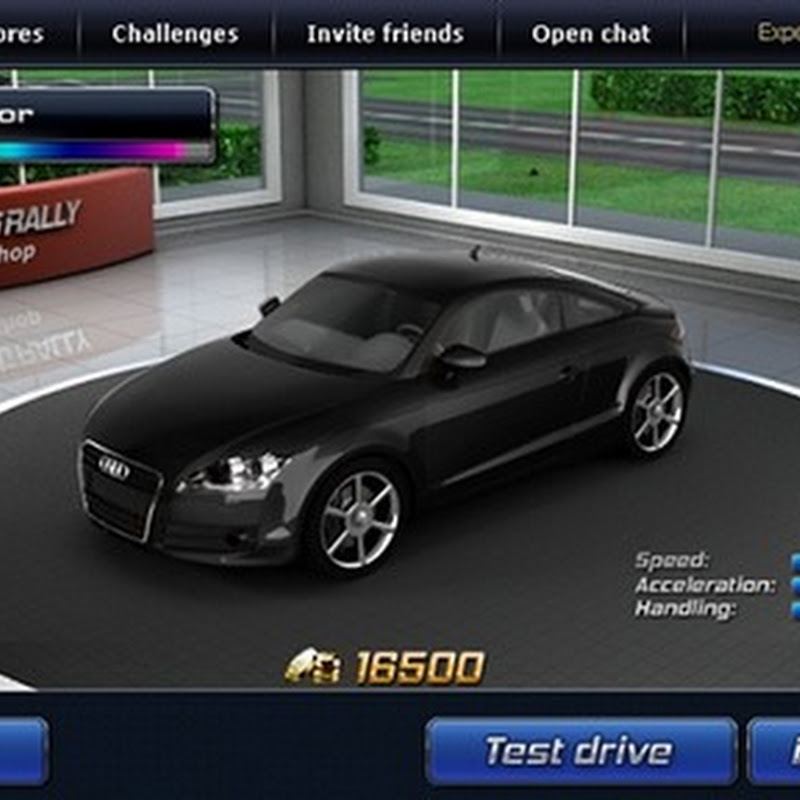The image size is (800, 800).
Task: Select Invite friends in the top bar
Action: point(385,34)
